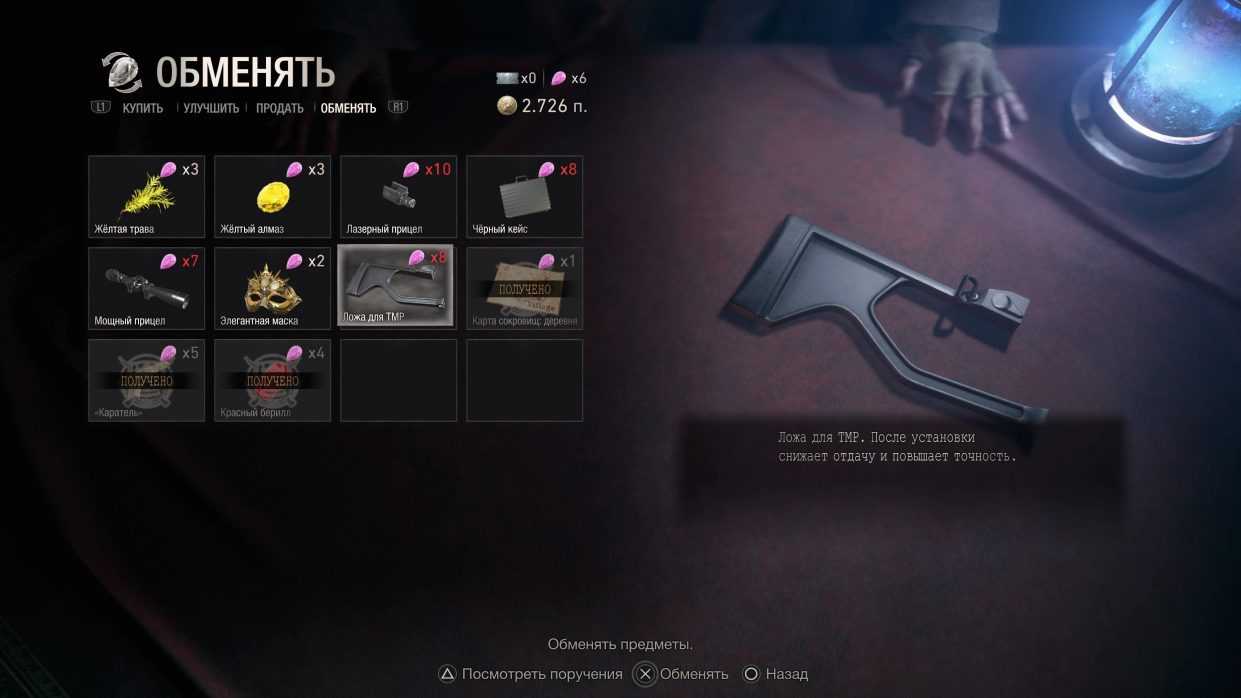
Task: Switch to the Купить tab
Action: pyautogui.click(x=142, y=108)
